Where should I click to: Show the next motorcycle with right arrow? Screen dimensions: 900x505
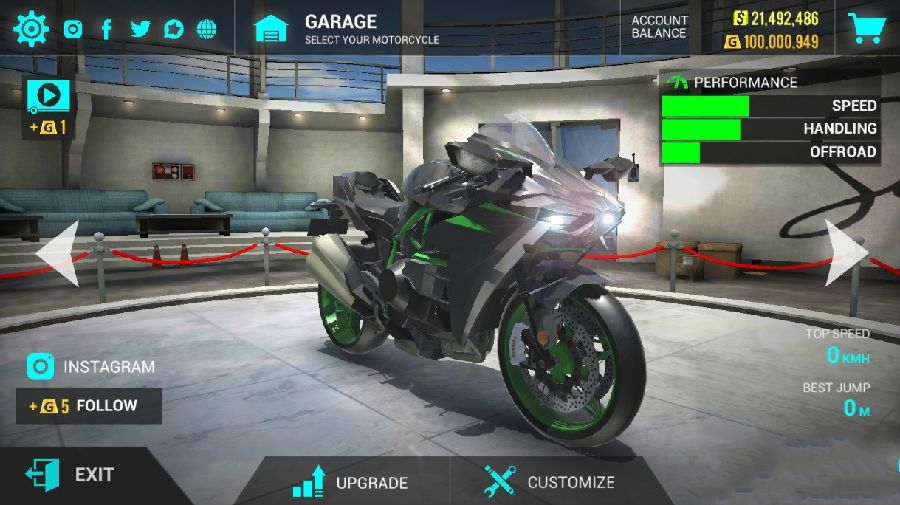click(846, 254)
